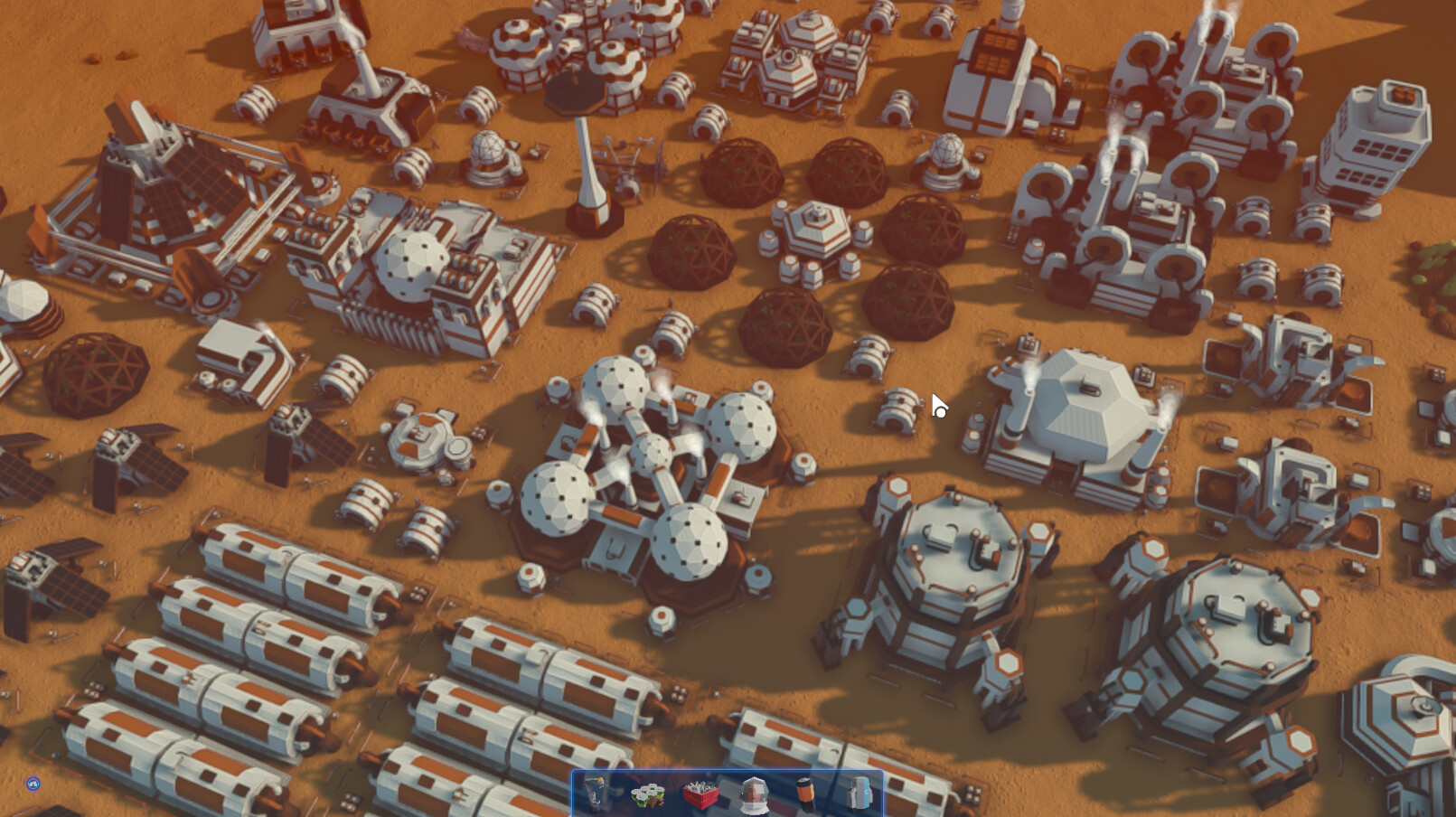Select the orange battery resource icon
The image size is (1456, 817).
(x=806, y=794)
